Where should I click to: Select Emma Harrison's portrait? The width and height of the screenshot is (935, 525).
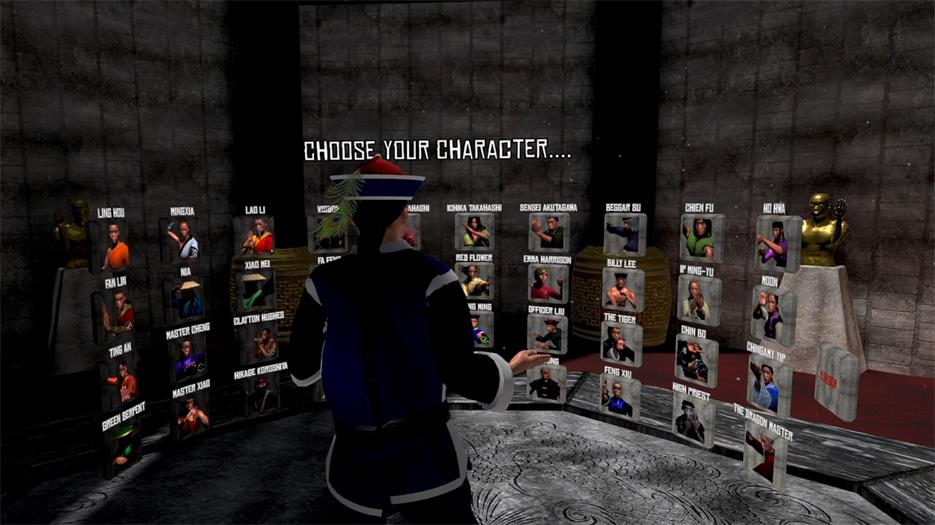click(x=547, y=283)
